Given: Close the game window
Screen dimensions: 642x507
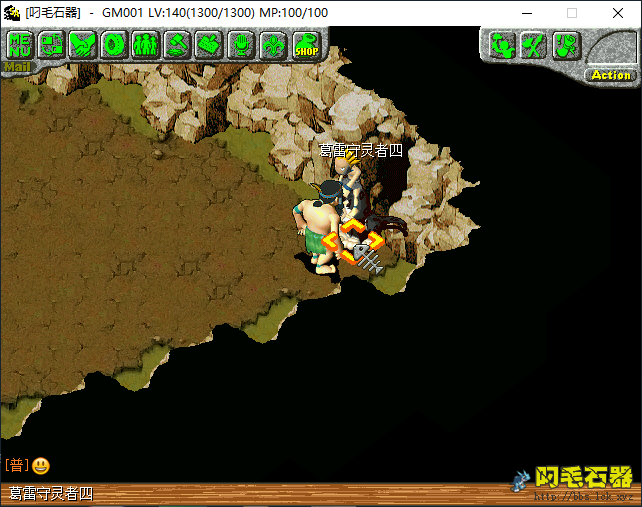Looking at the screenshot, I should tap(618, 13).
